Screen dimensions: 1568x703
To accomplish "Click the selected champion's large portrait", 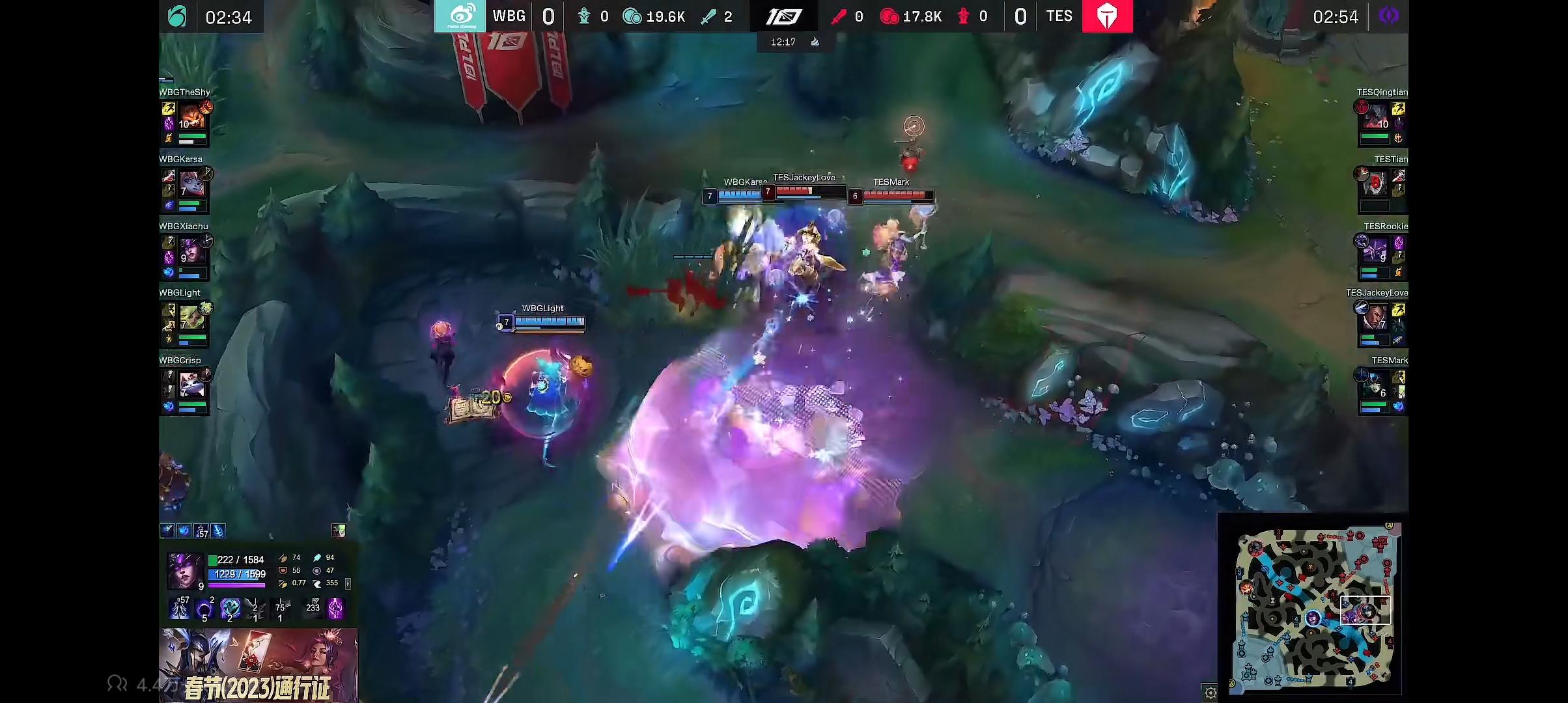I will [x=184, y=570].
